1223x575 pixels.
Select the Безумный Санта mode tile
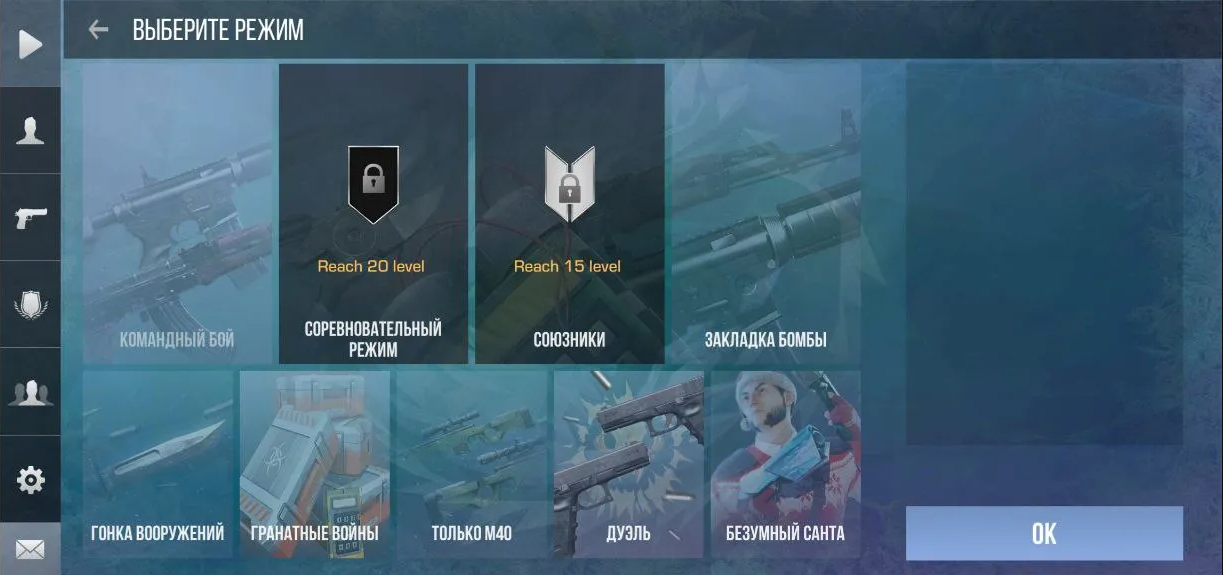785,463
